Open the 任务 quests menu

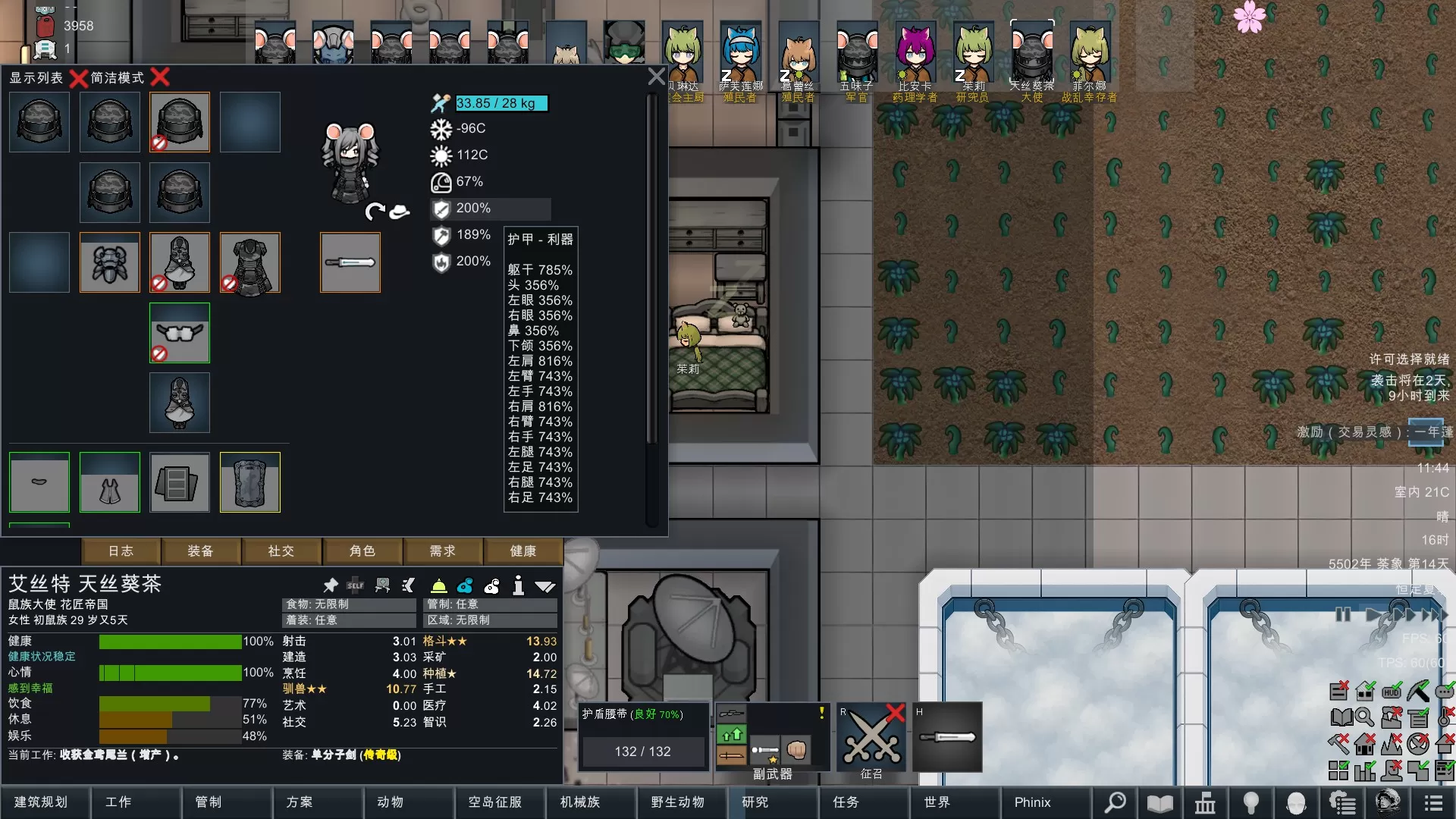[846, 802]
